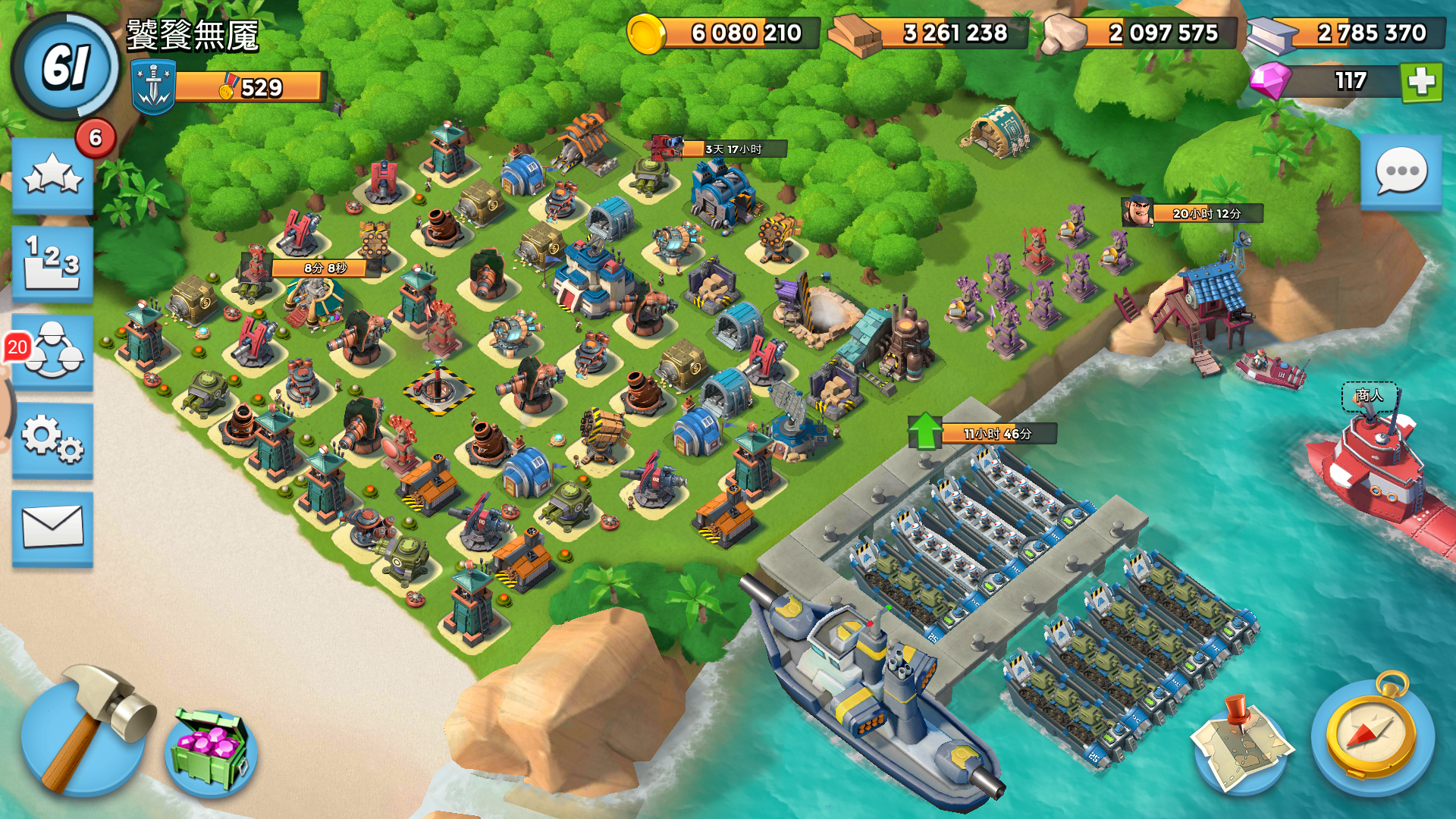This screenshot has height=819, width=1456.
Task: Open the chat speech bubble
Action: pyautogui.click(x=1401, y=172)
